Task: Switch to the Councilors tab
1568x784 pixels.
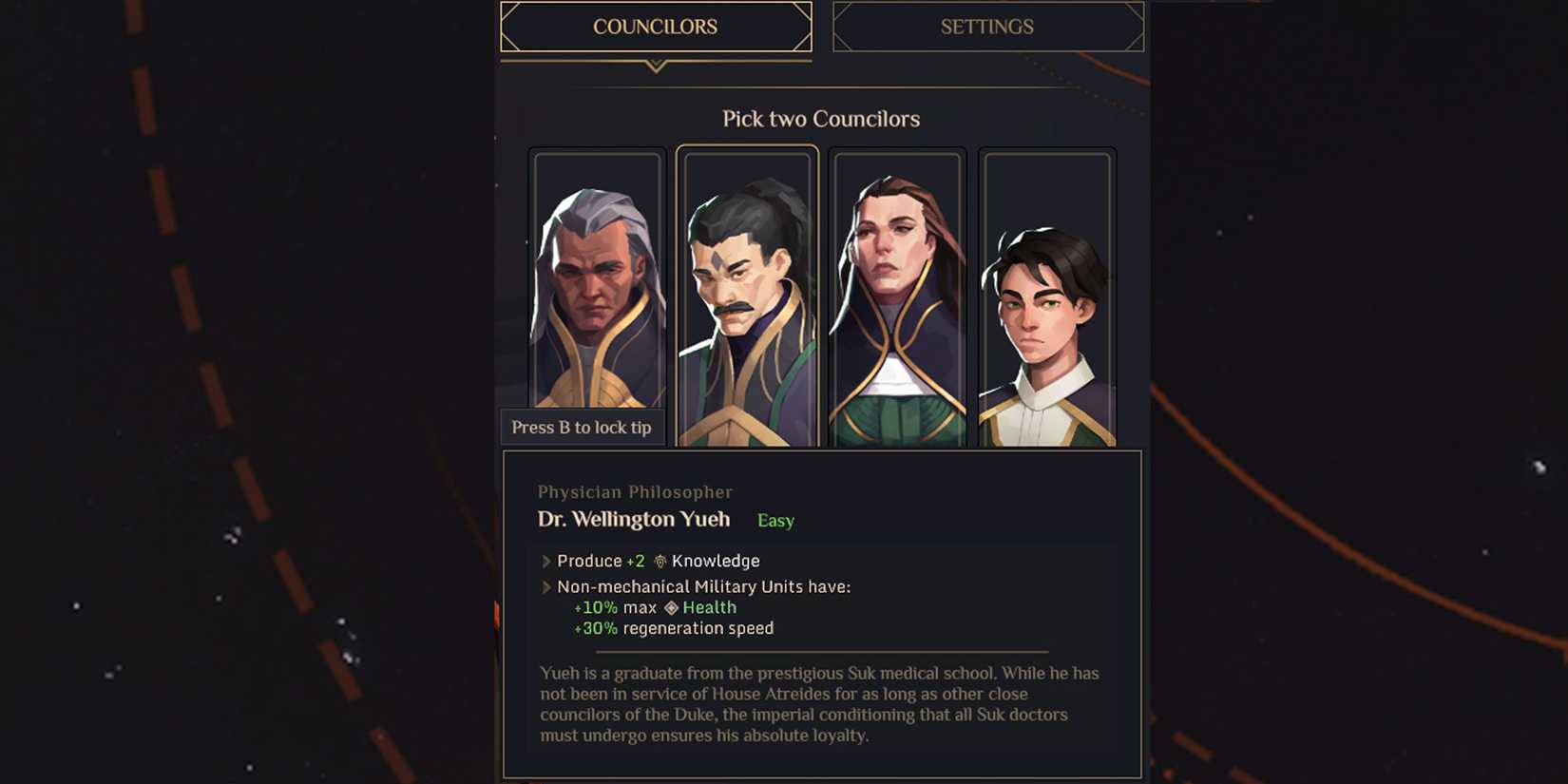Action: [x=655, y=27]
